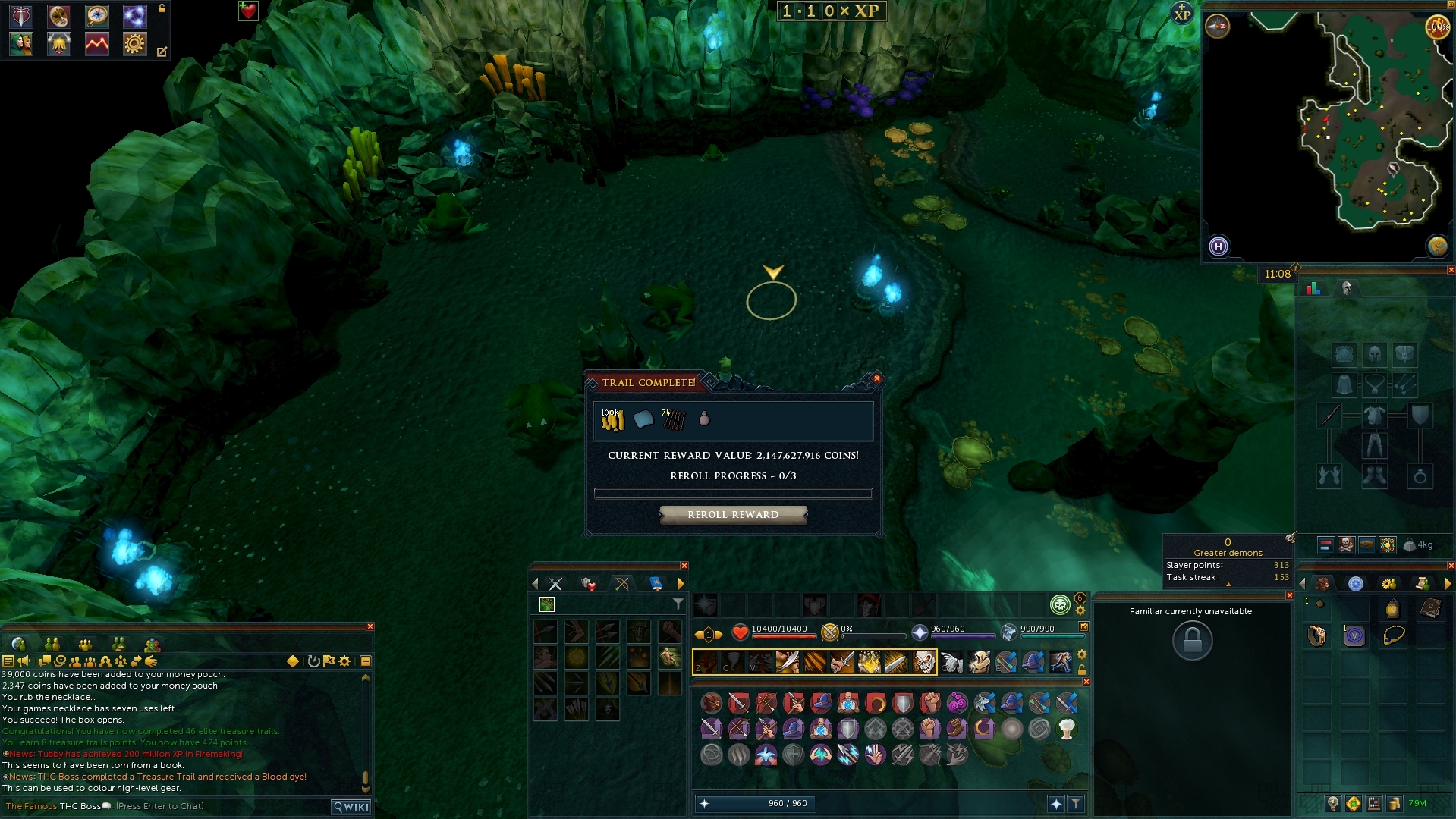Click the chat input field reading Press Enter to Chat
The width and height of the screenshot is (1456, 819).
[159, 806]
